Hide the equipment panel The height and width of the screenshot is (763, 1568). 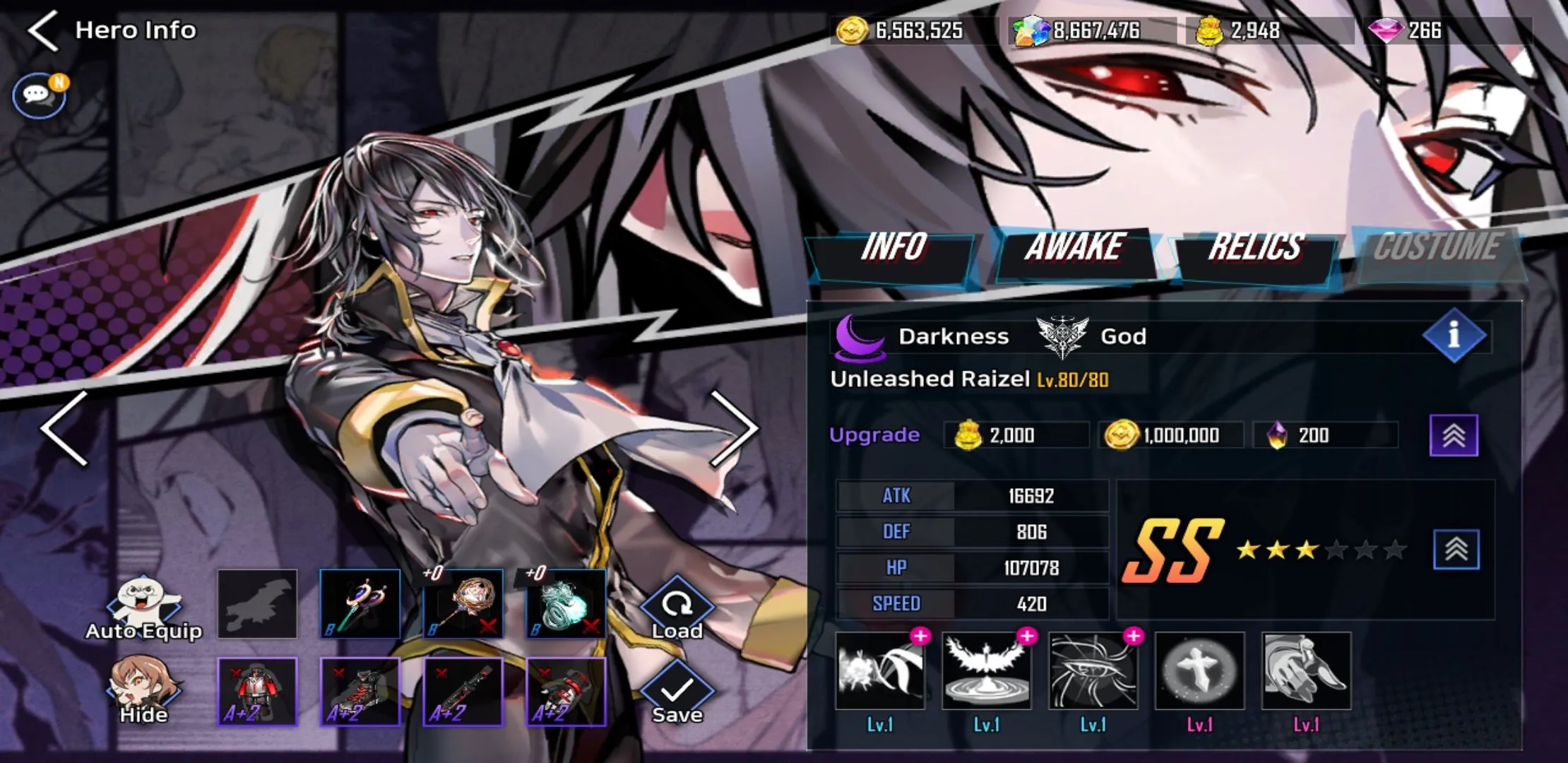144,691
